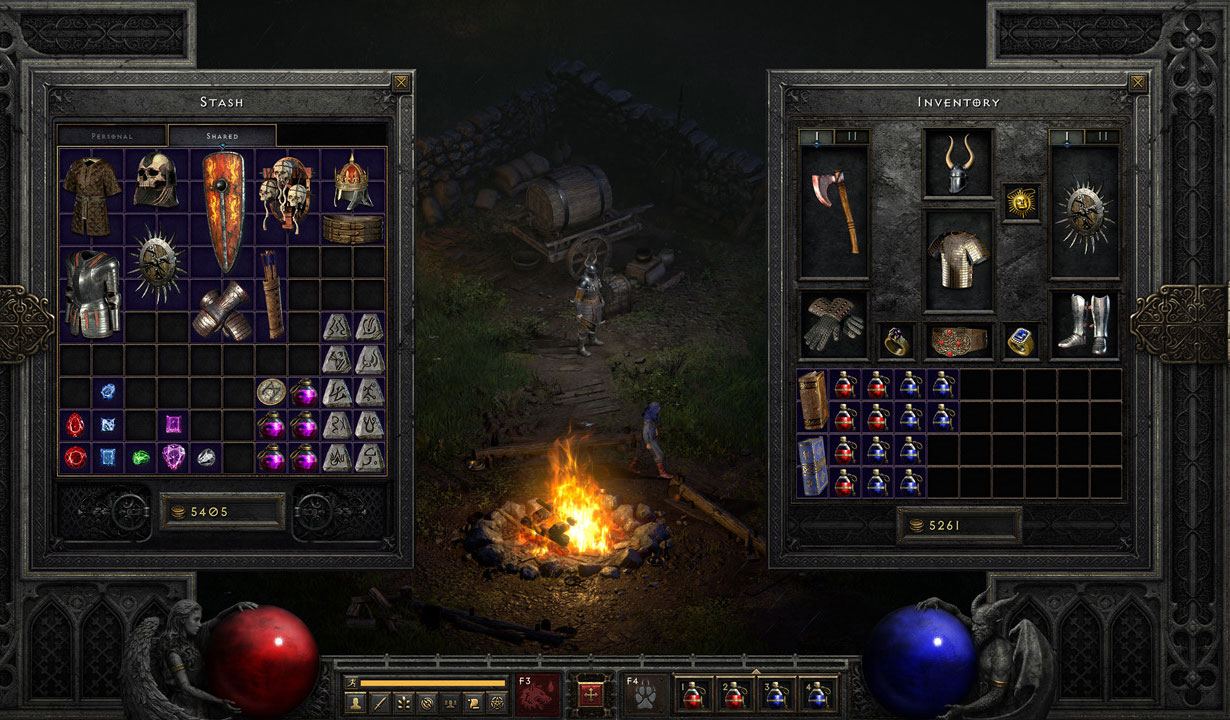The image size is (1230, 720).
Task: Activate the F3 red skill icon
Action: [538, 693]
